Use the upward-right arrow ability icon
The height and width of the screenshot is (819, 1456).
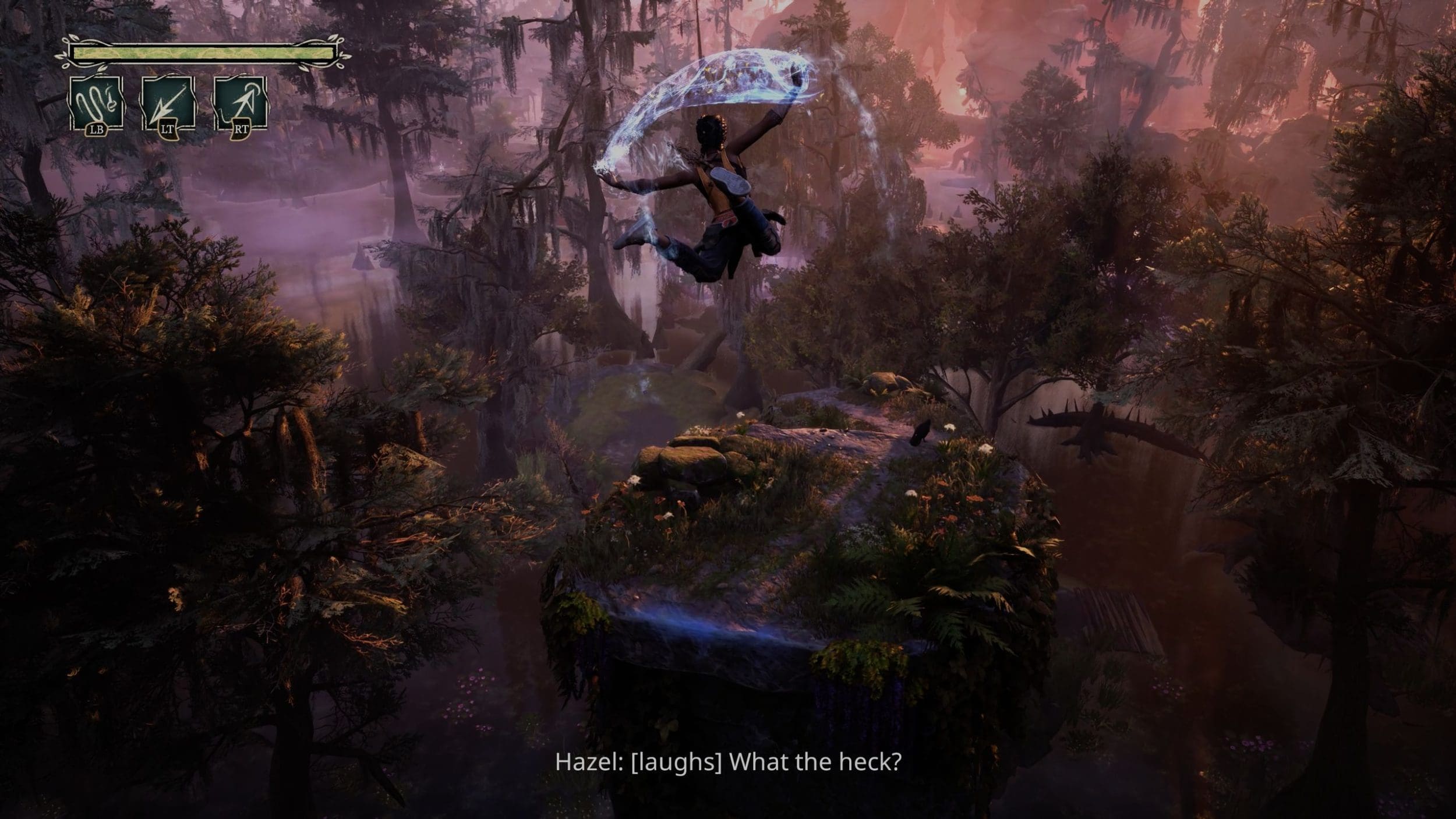pos(240,105)
